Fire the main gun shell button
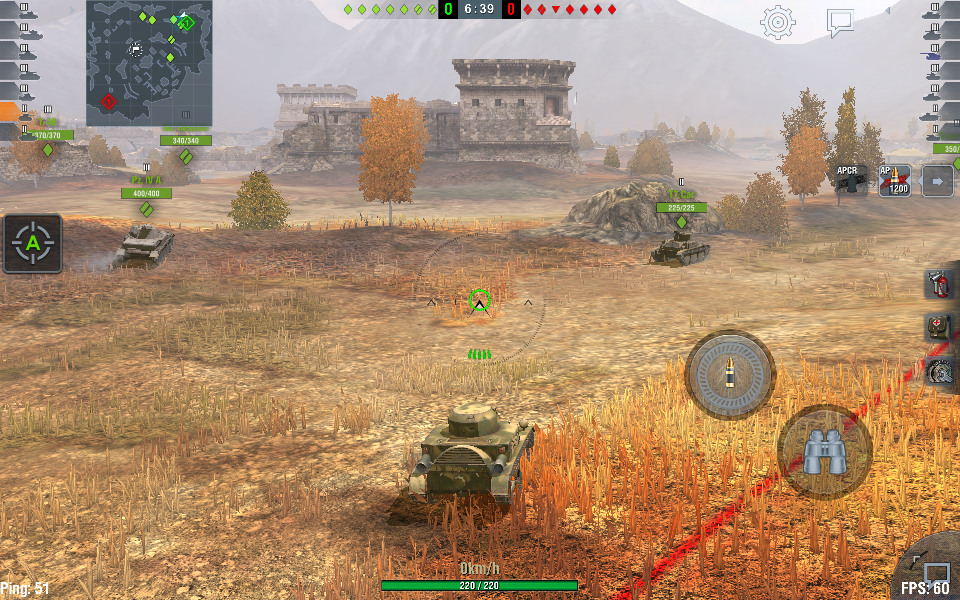 (x=730, y=374)
